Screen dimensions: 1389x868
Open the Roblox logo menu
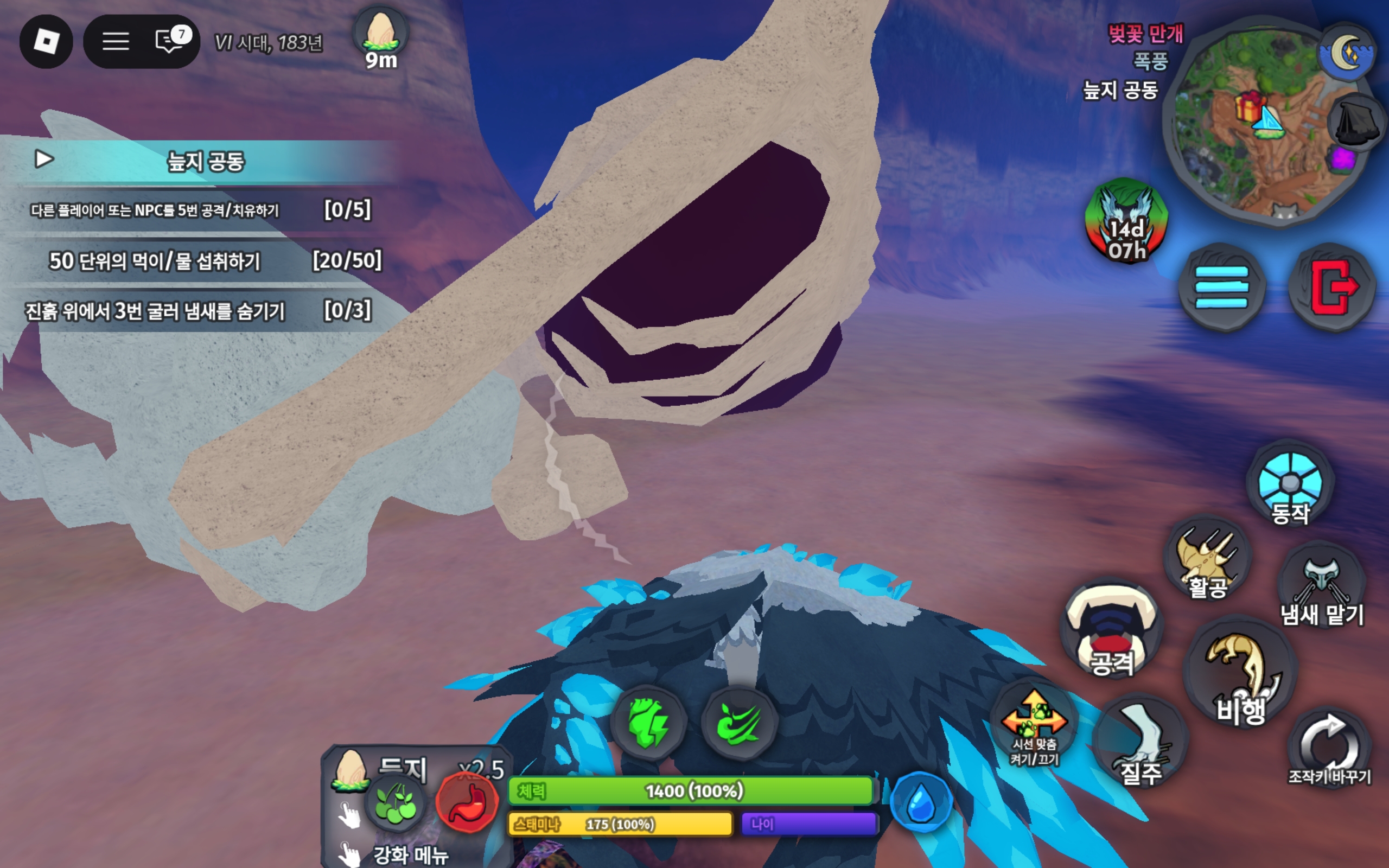46,41
